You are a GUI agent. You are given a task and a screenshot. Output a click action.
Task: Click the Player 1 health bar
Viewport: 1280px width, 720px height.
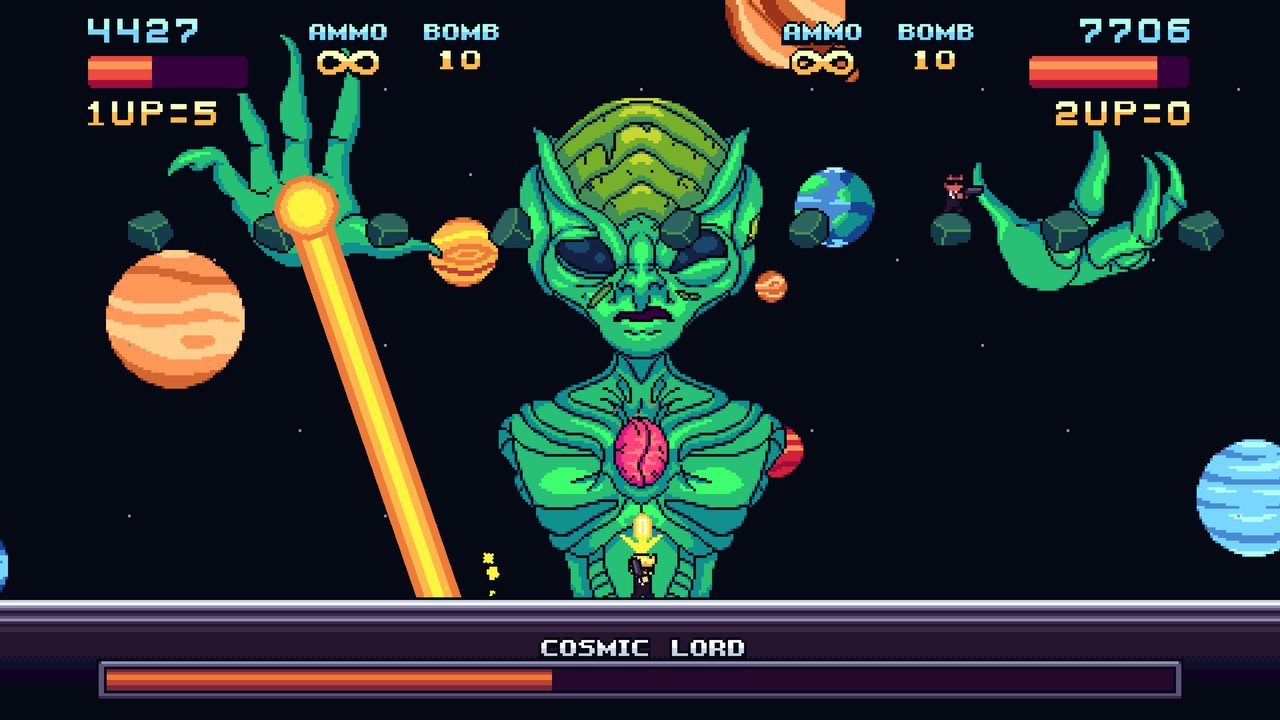pyautogui.click(x=165, y=70)
